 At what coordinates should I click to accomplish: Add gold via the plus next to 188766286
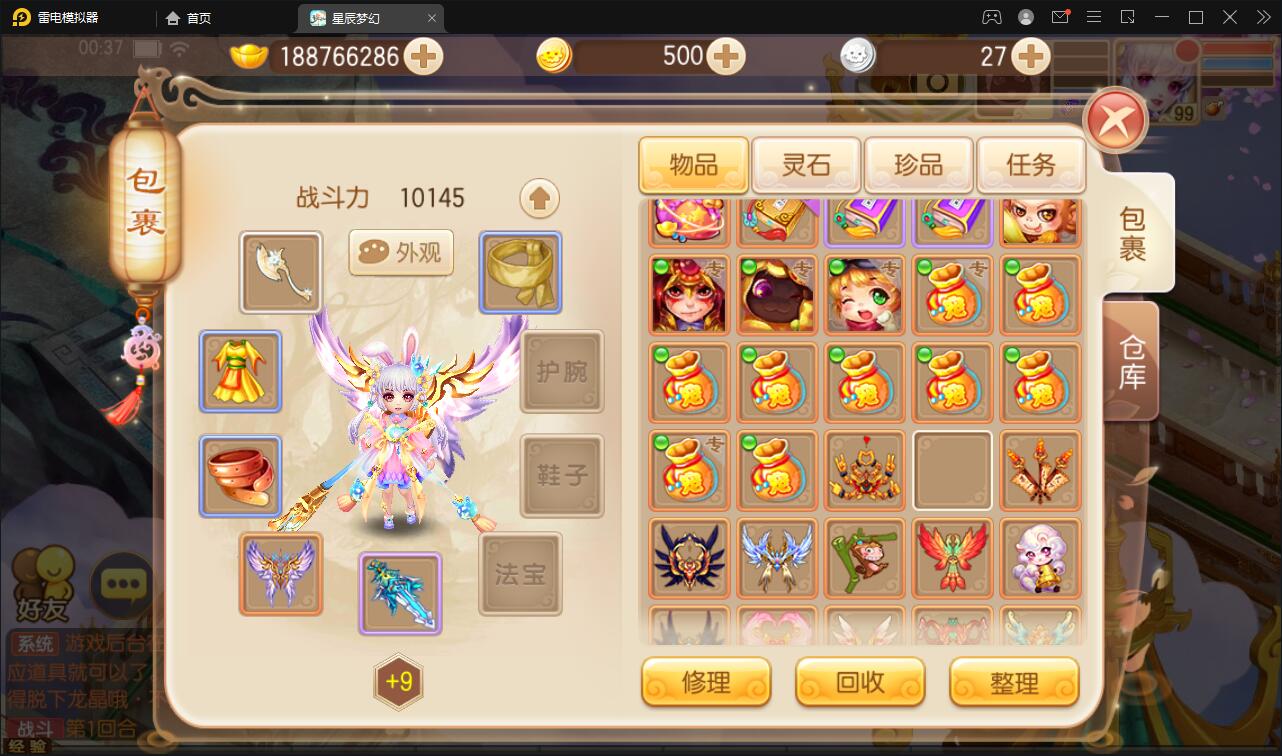(x=424, y=56)
